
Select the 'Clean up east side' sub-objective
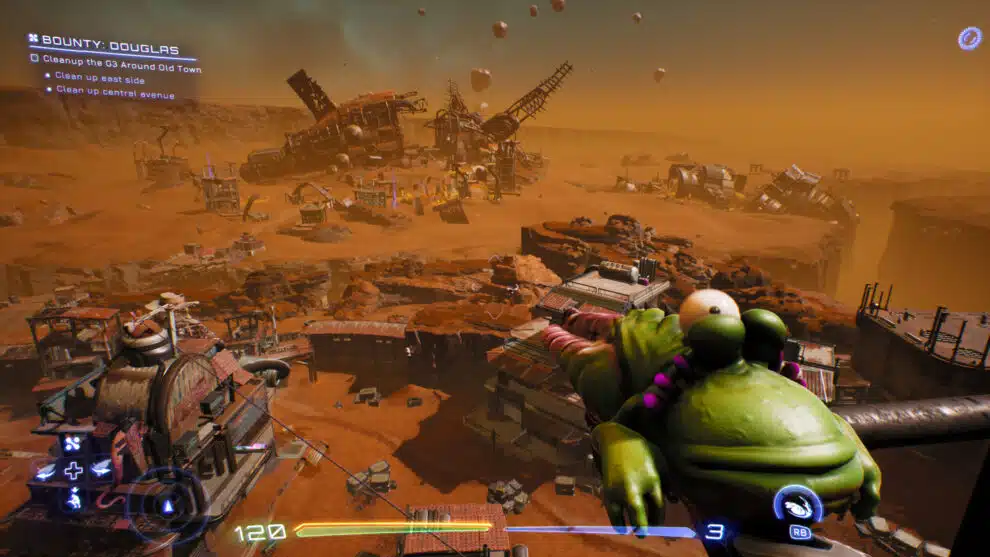99,75
